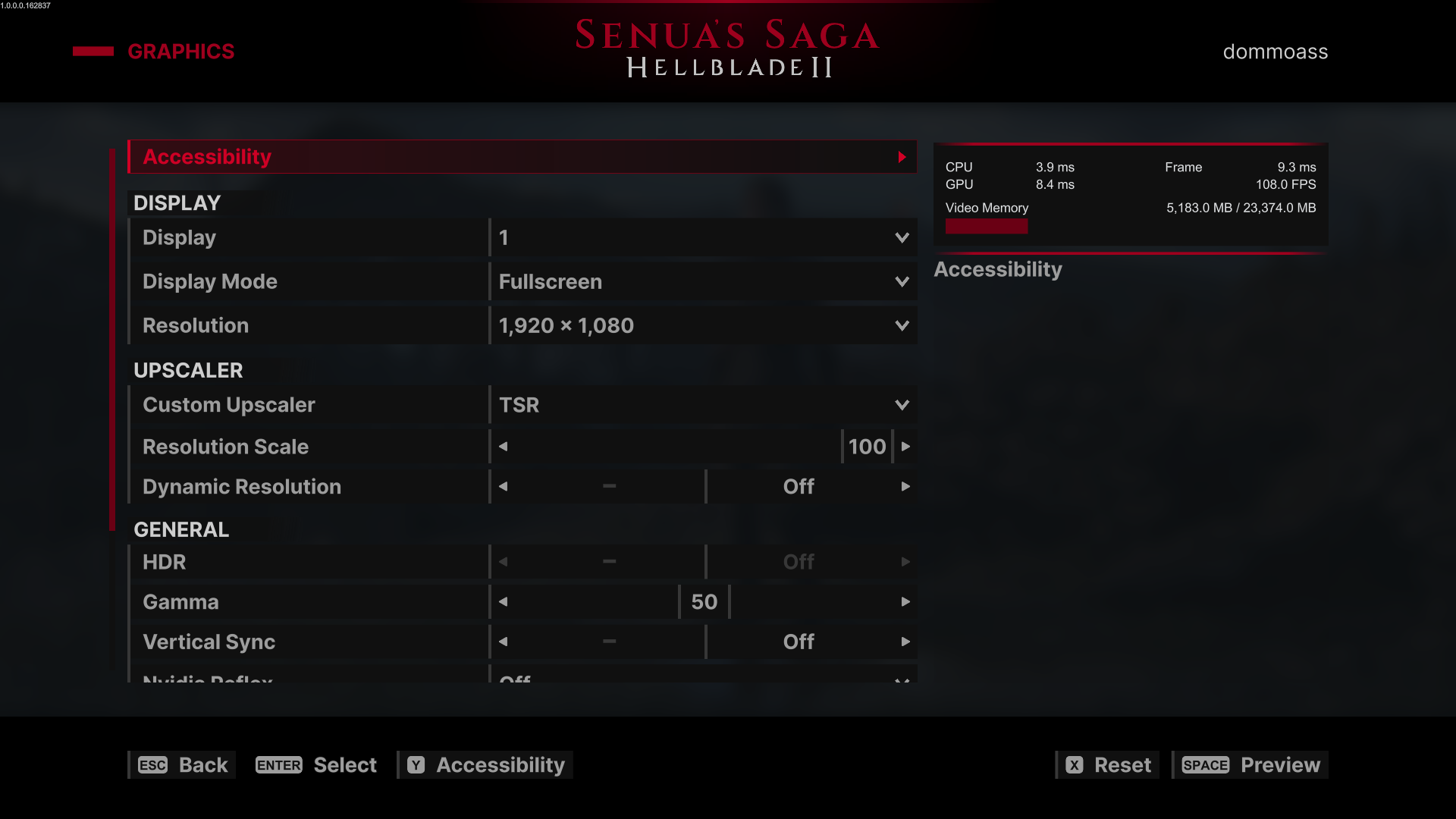Increase Resolution Scale with right arrow
Viewport: 1456px width, 819px height.
905,447
